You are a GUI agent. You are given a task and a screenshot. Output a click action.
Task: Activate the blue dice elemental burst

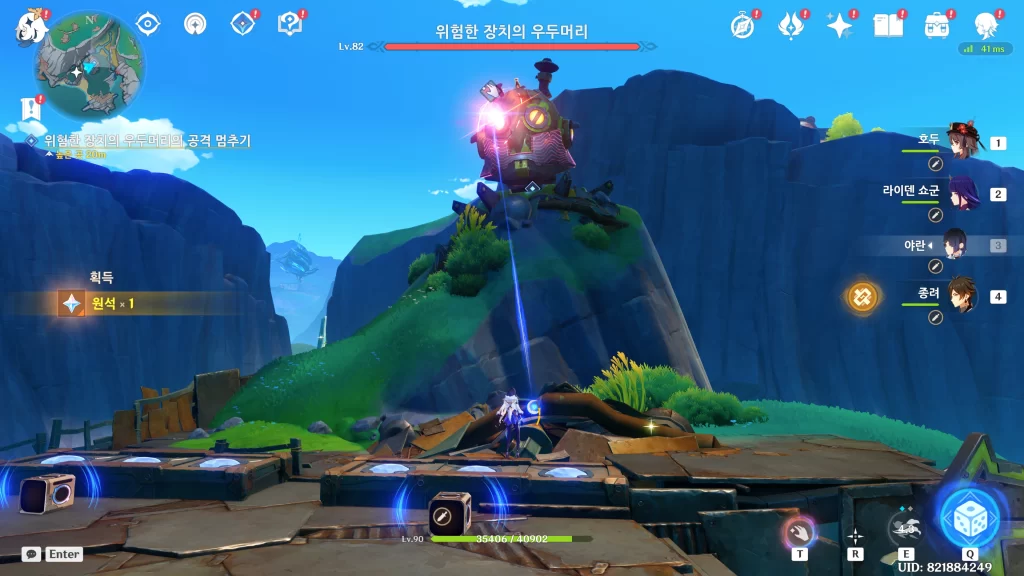pos(969,517)
